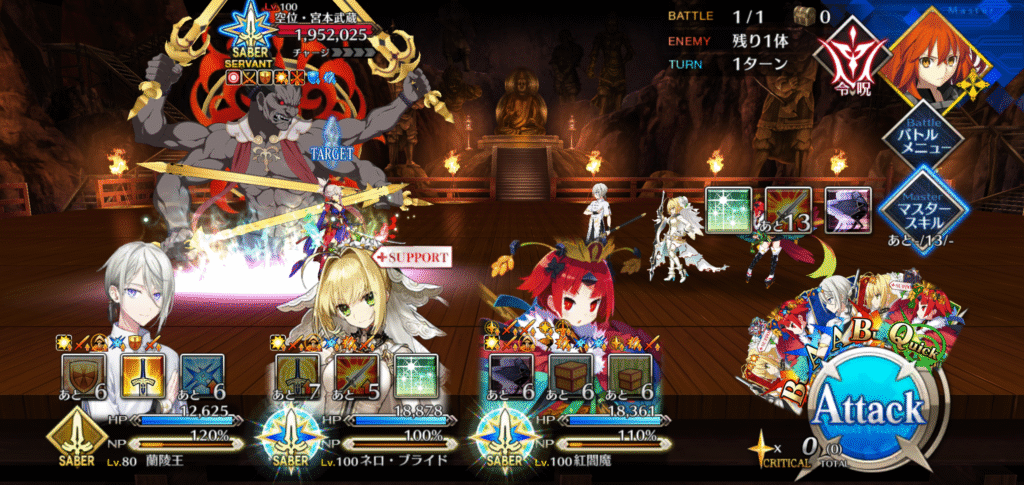Select Benienma's purple skill icon

(x=508, y=376)
